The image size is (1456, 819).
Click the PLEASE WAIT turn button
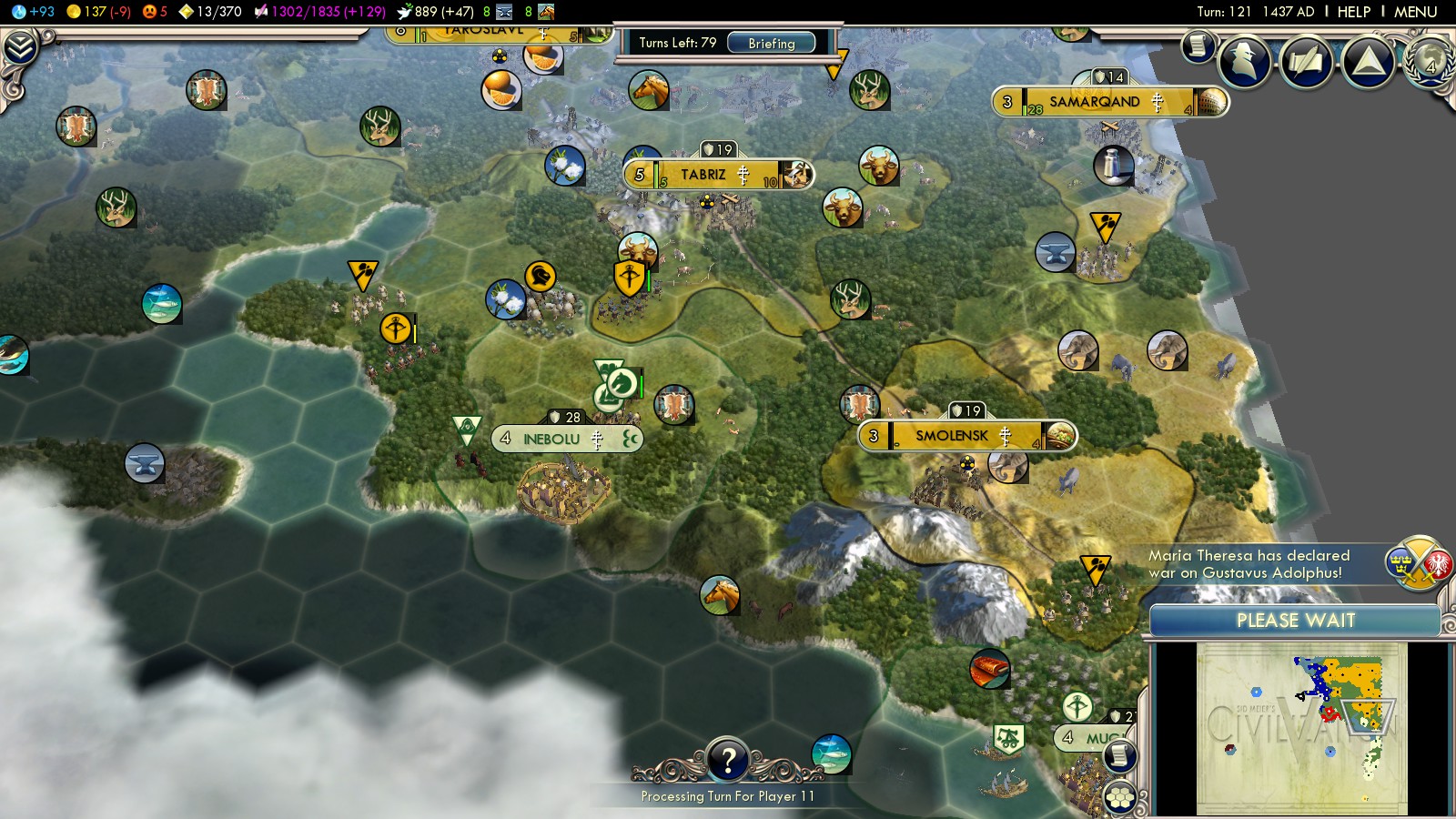(x=1295, y=621)
